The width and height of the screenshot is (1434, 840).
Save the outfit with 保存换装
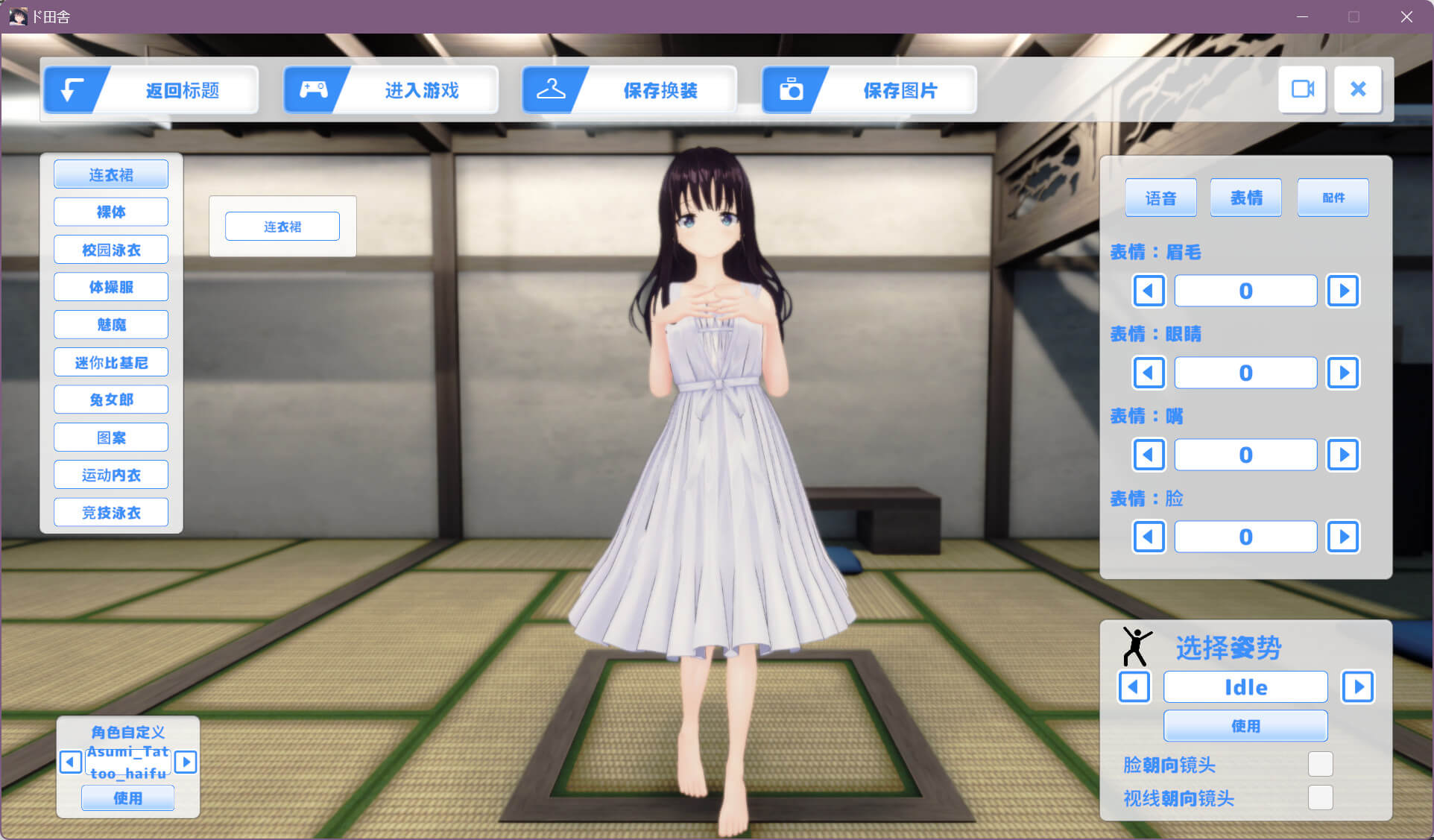pyautogui.click(x=630, y=90)
